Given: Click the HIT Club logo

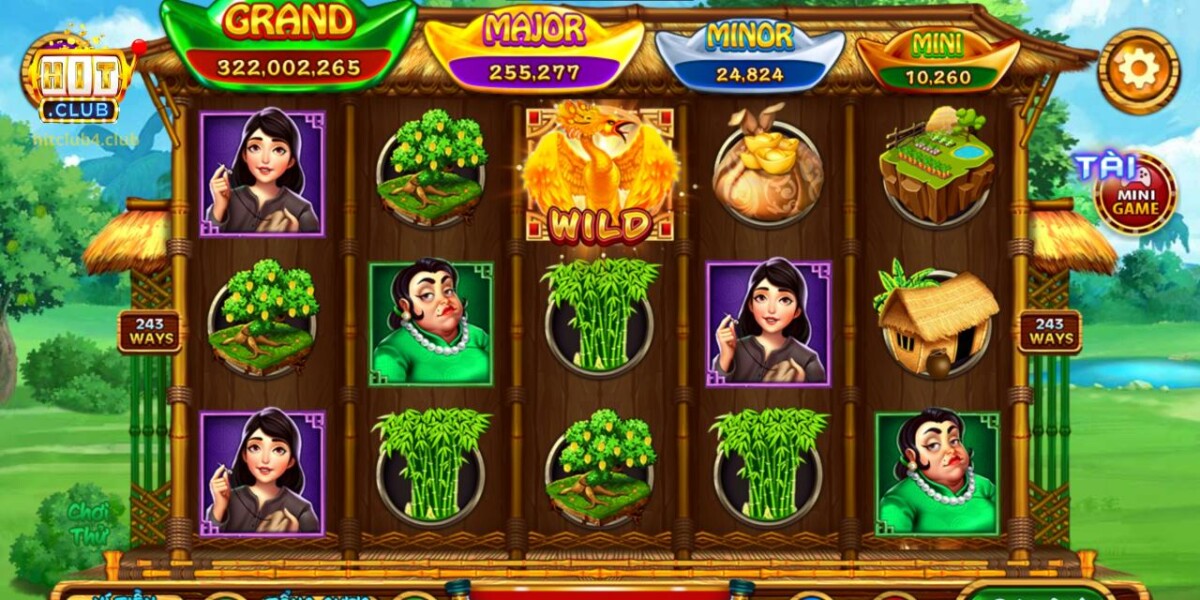Looking at the screenshot, I should 79,82.
